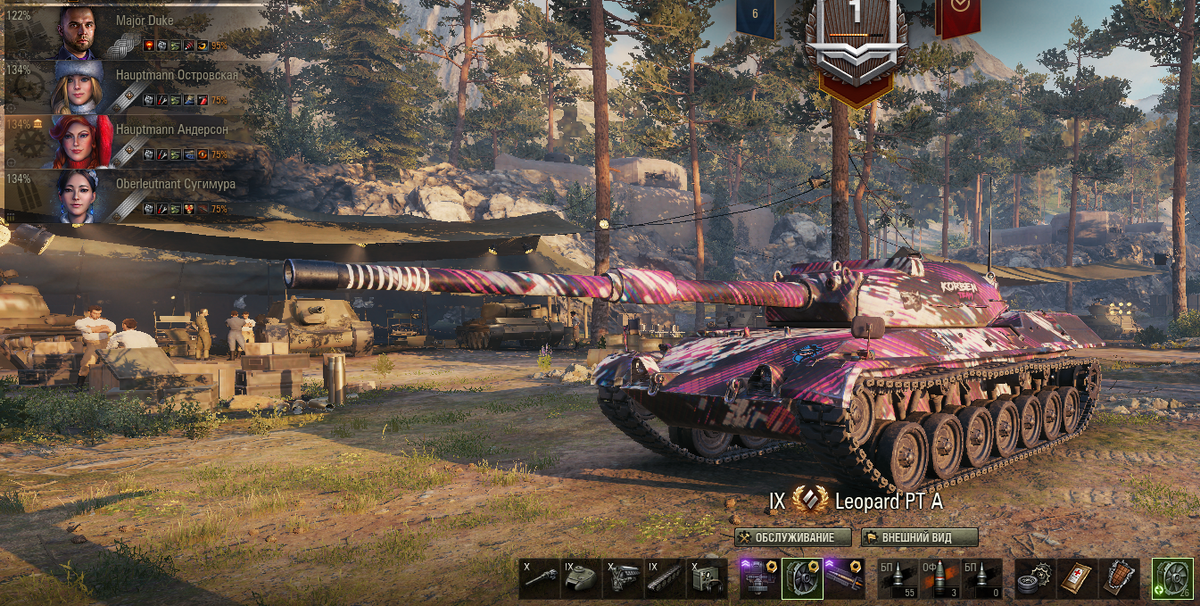Select the first БП shell slot with 55 rounds
This screenshot has width=1200, height=606.
coord(897,579)
